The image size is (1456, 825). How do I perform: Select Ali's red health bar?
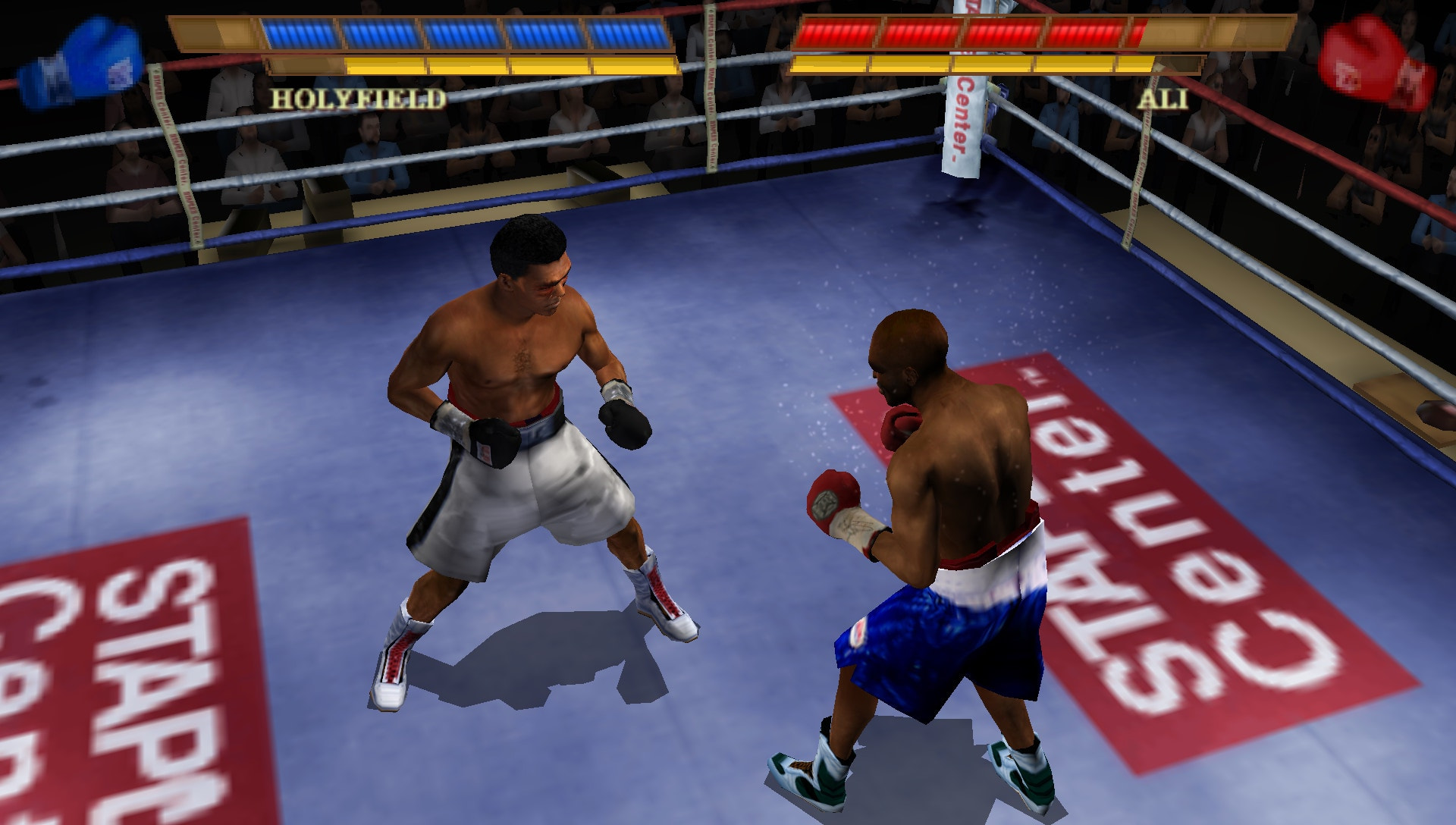(x=971, y=32)
